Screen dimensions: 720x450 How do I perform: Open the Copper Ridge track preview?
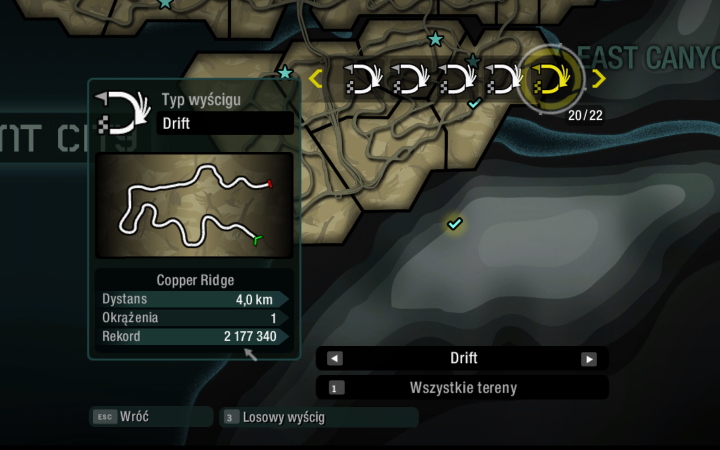pos(195,205)
